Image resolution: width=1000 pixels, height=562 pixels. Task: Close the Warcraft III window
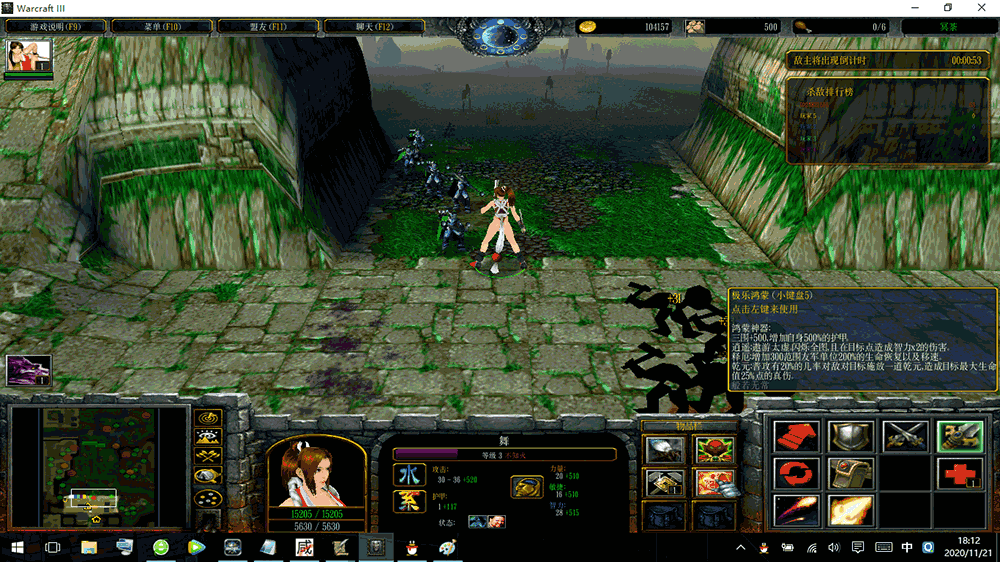(978, 8)
